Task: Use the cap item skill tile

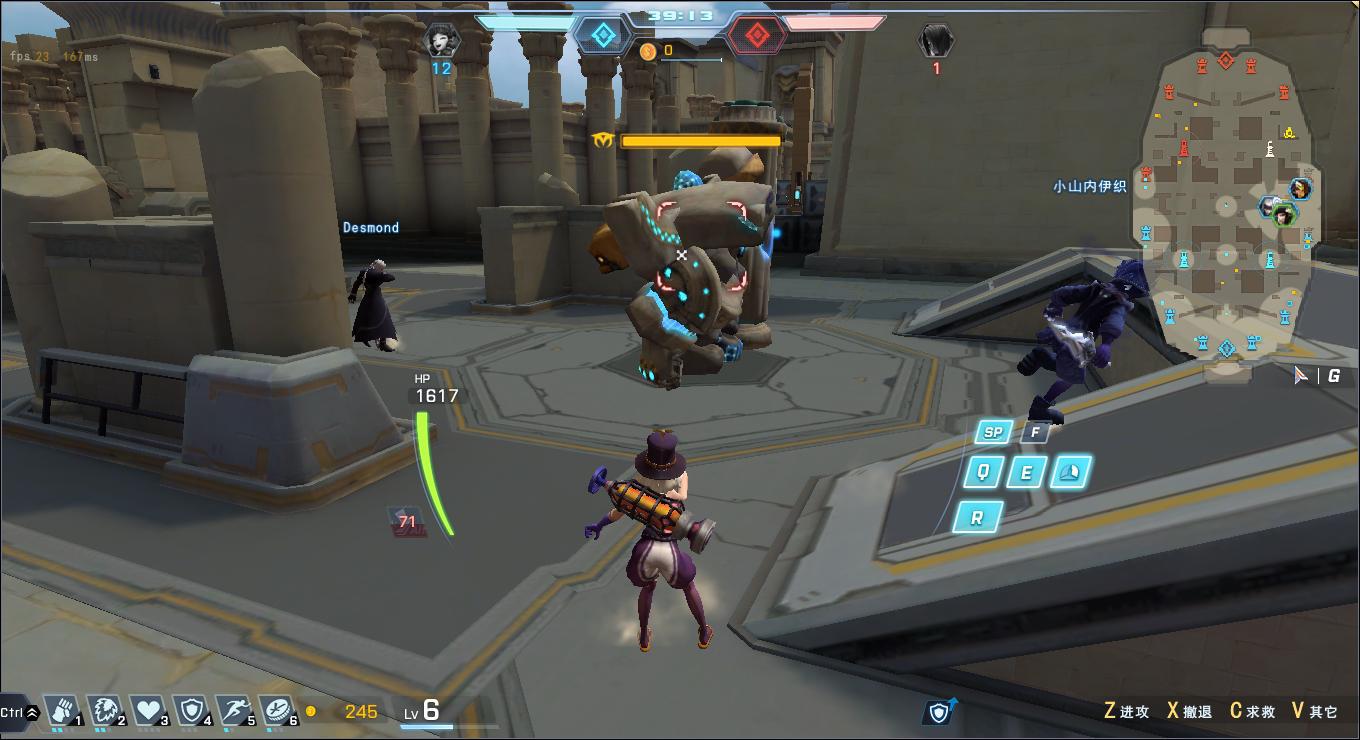Action: pyautogui.click(x=1069, y=472)
